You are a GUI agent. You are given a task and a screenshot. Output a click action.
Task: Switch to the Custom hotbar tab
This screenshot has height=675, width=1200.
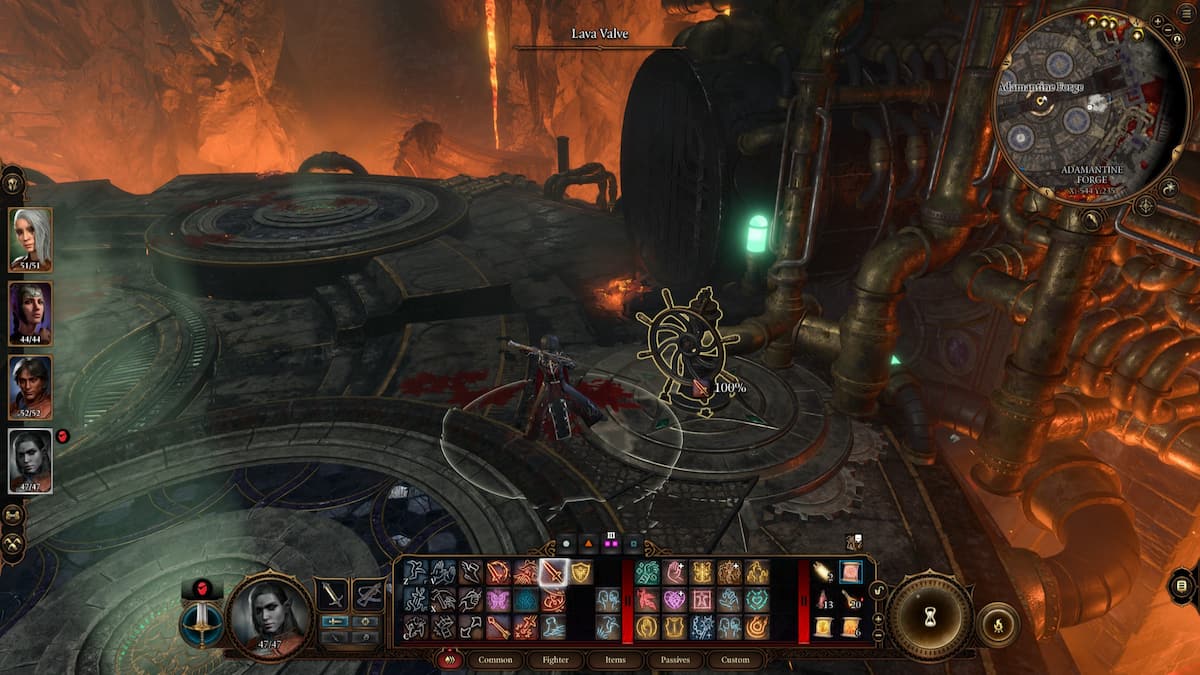[735, 660]
